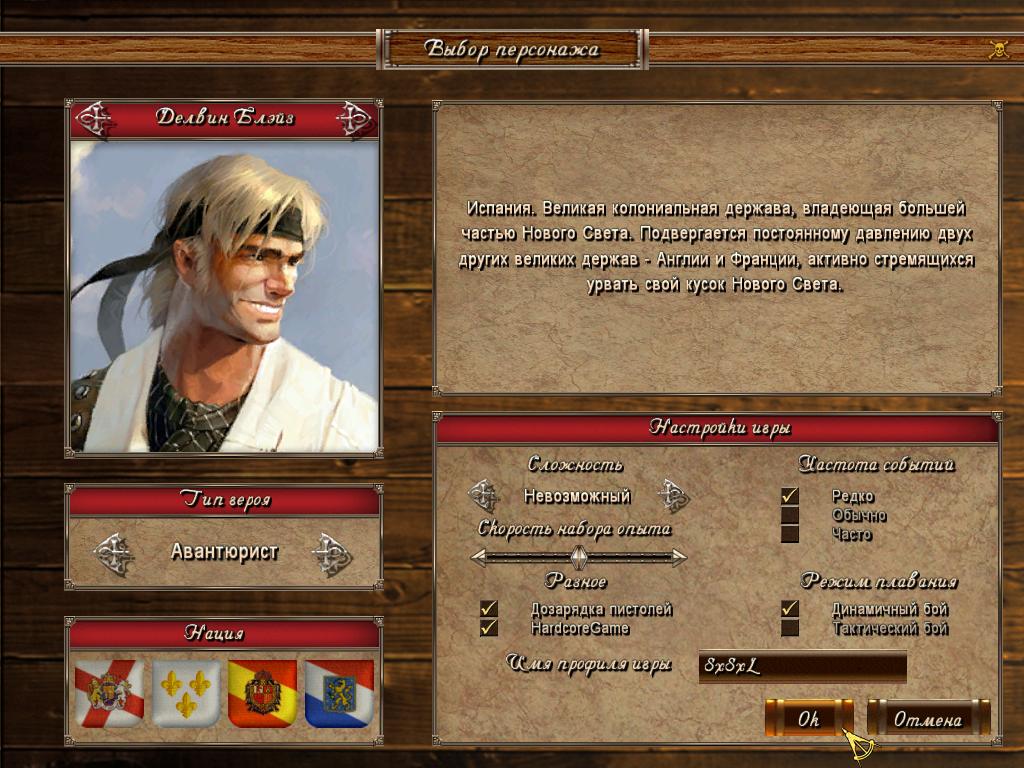
Task: Toggle Дозарядка пистолей checkbox
Action: 489,609
